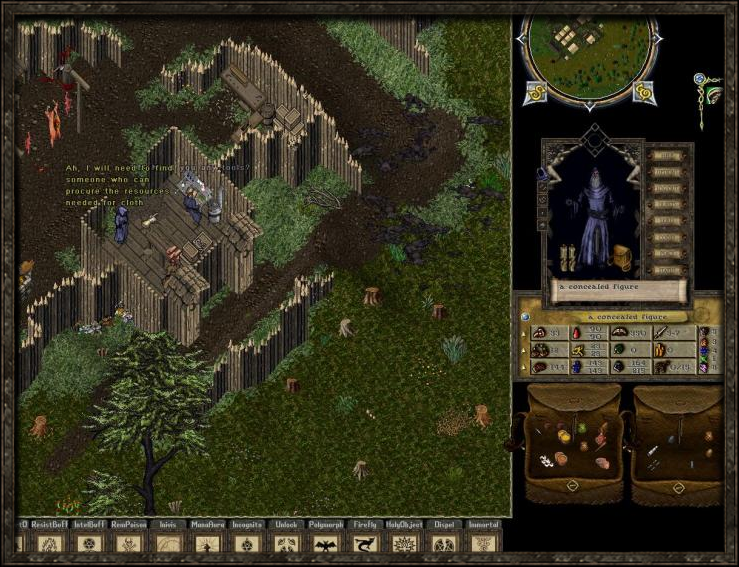The image size is (739, 567).
Task: Activate the IntelBuff hotbar button
Action: pos(89,544)
